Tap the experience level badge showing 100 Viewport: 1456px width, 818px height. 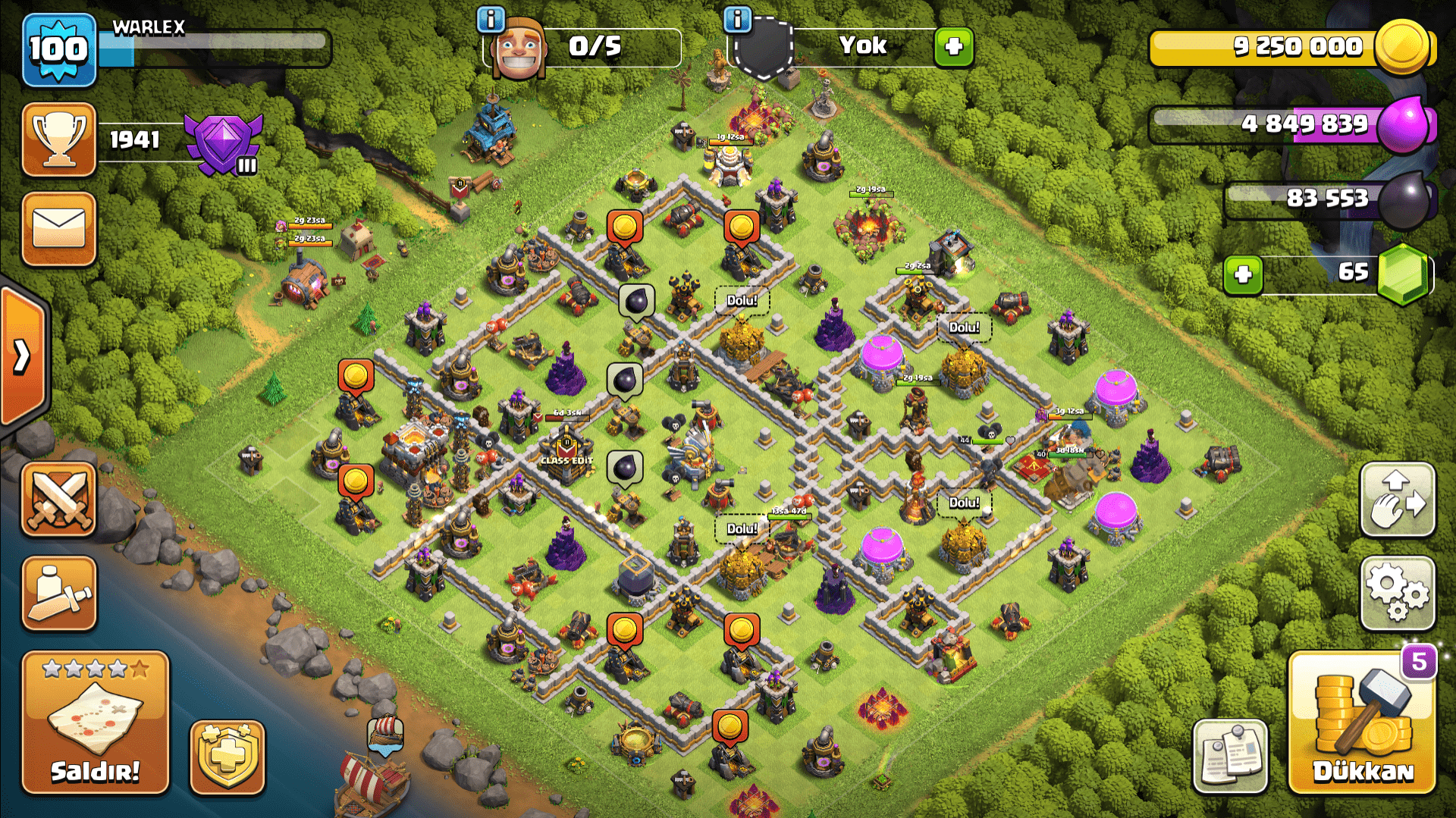click(x=58, y=51)
